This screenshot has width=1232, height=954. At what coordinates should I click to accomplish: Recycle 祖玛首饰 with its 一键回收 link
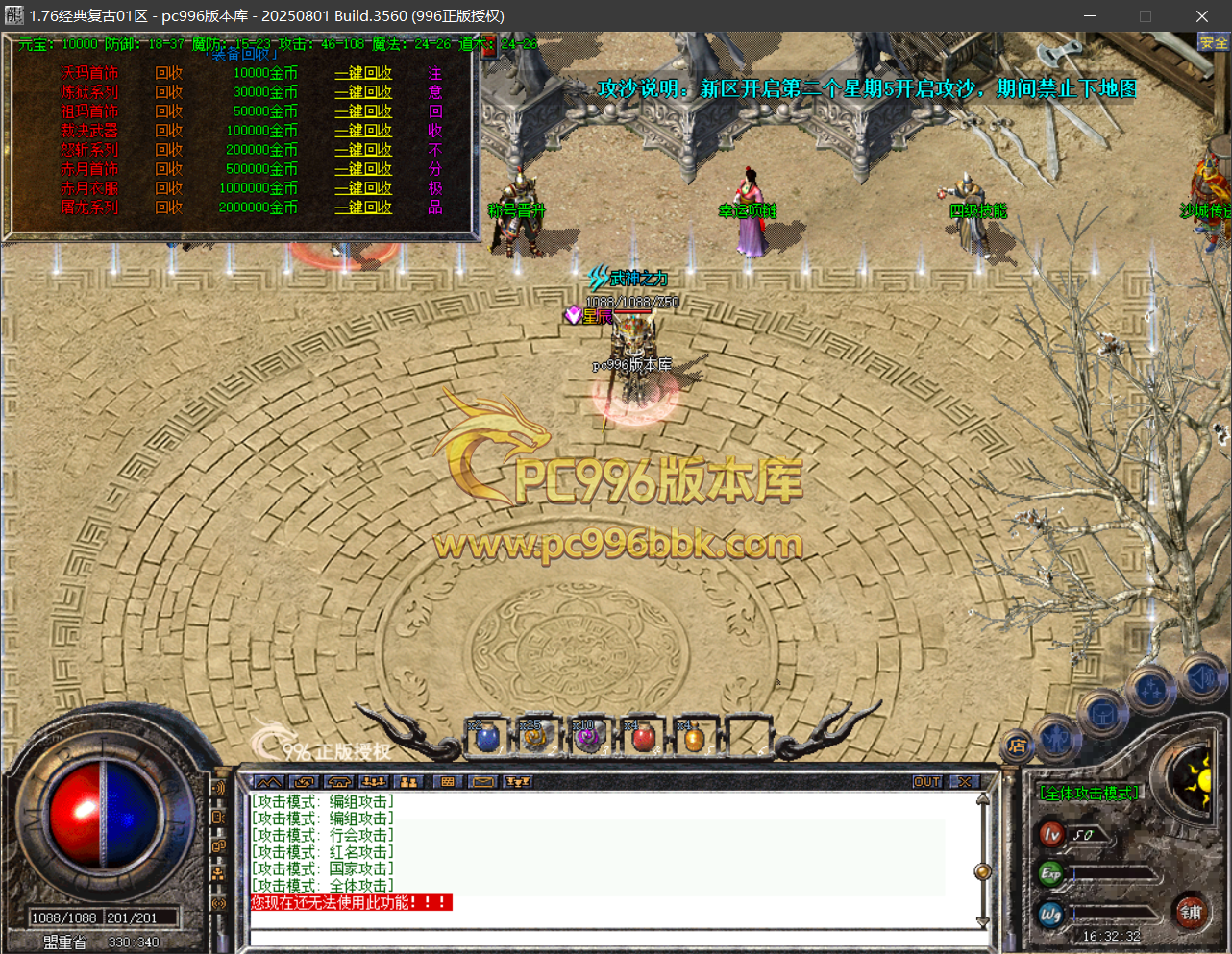coord(363,111)
